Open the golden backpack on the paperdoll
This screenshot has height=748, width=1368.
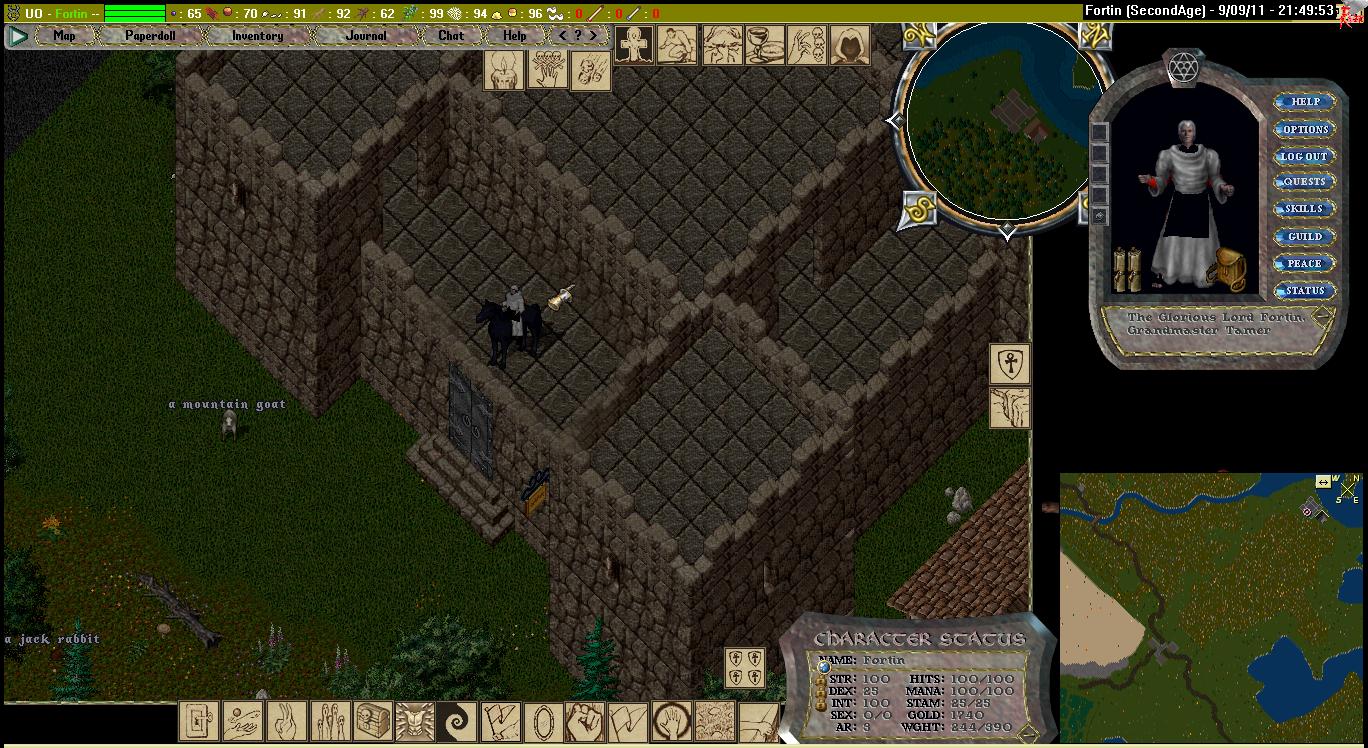[1225, 270]
